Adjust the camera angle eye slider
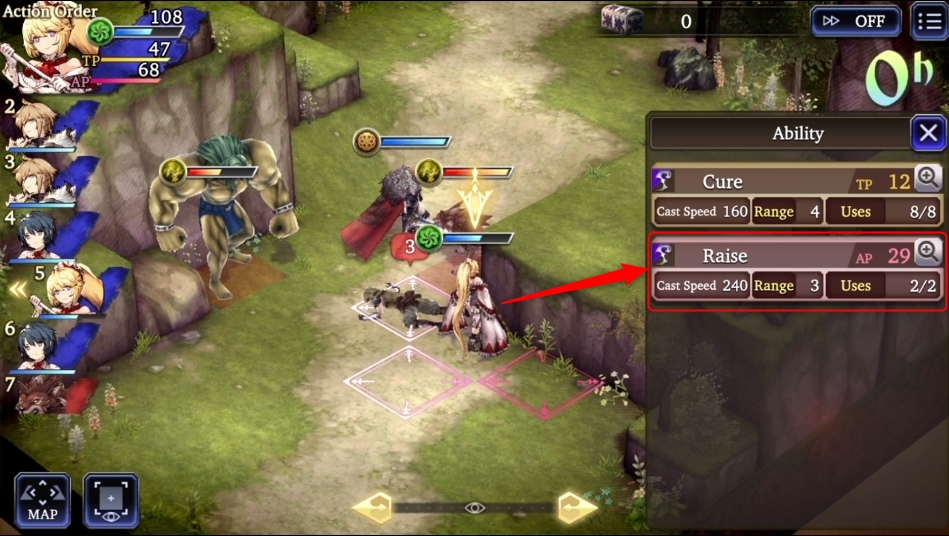This screenshot has height=536, width=949. click(474, 508)
